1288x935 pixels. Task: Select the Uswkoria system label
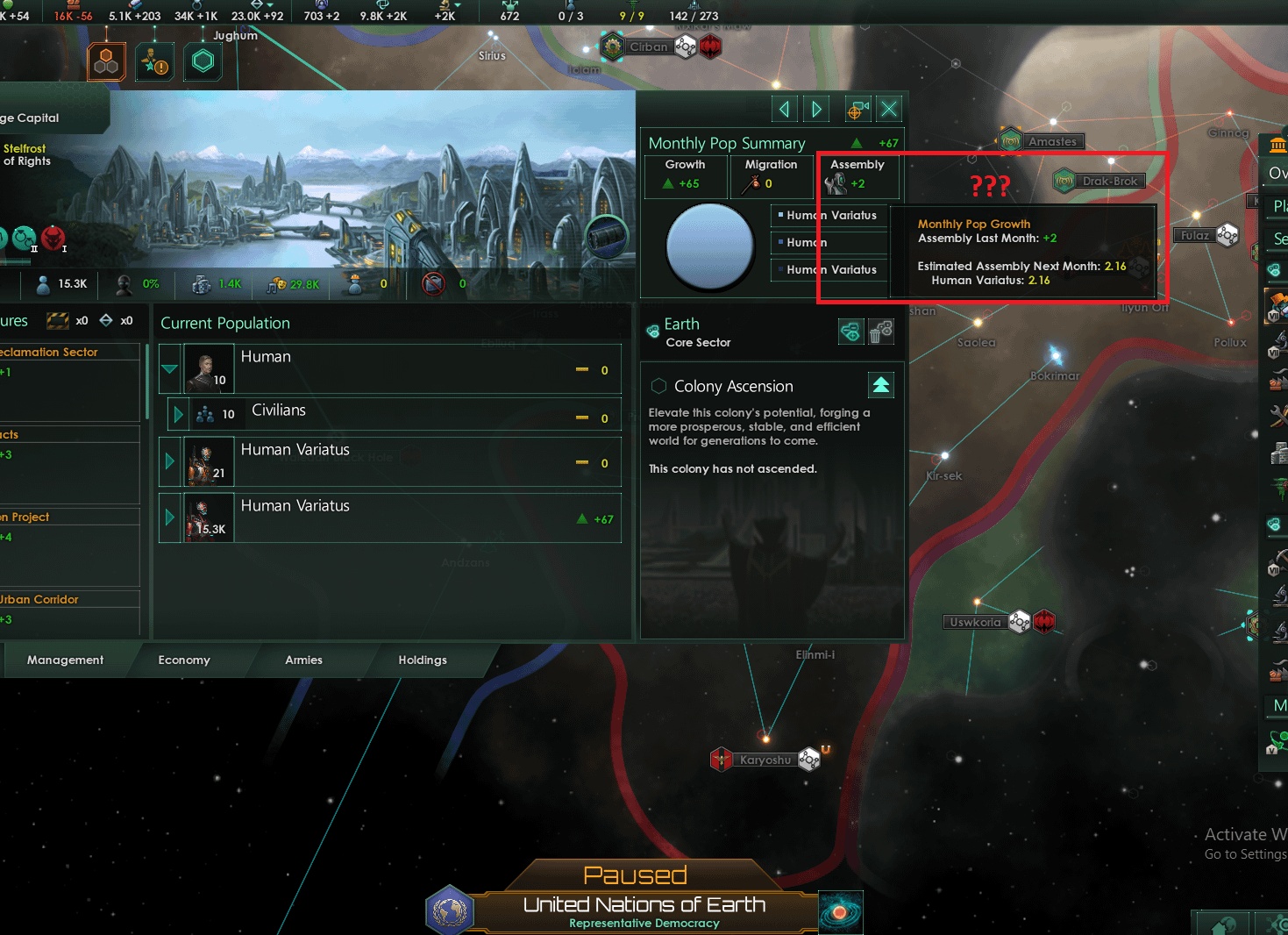975,622
